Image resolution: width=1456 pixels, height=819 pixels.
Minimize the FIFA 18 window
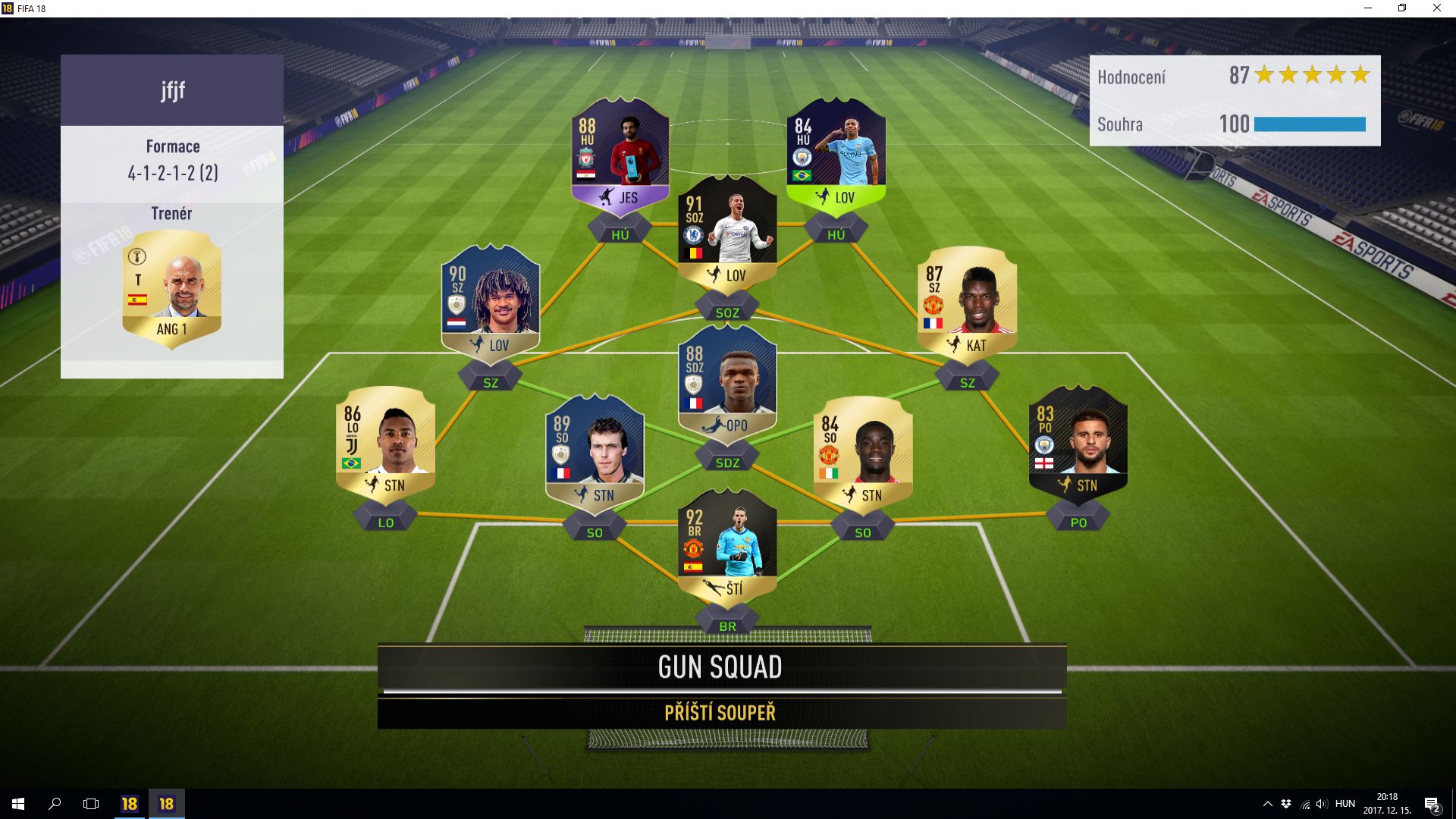1368,8
